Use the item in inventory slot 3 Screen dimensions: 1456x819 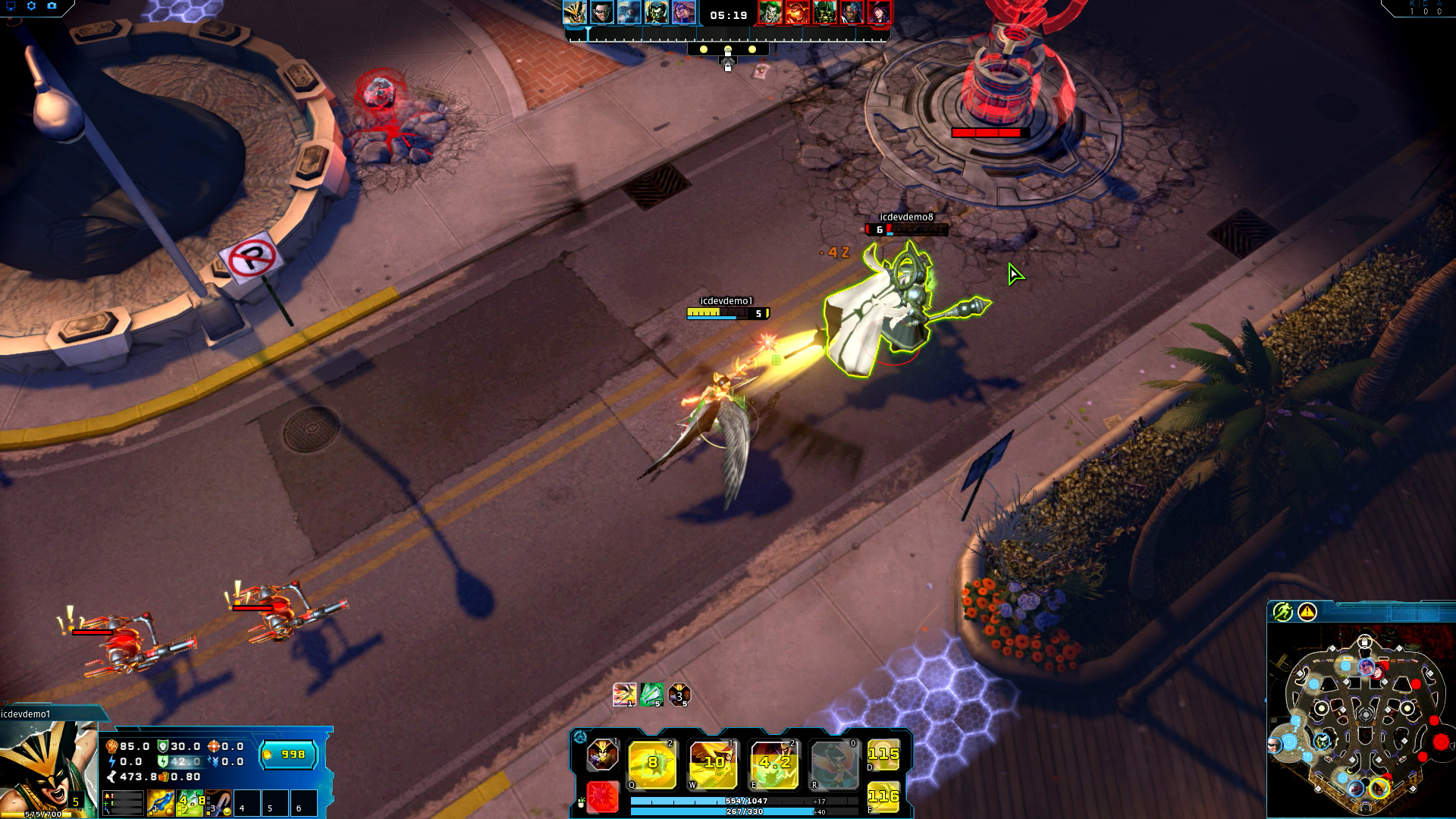(218, 803)
